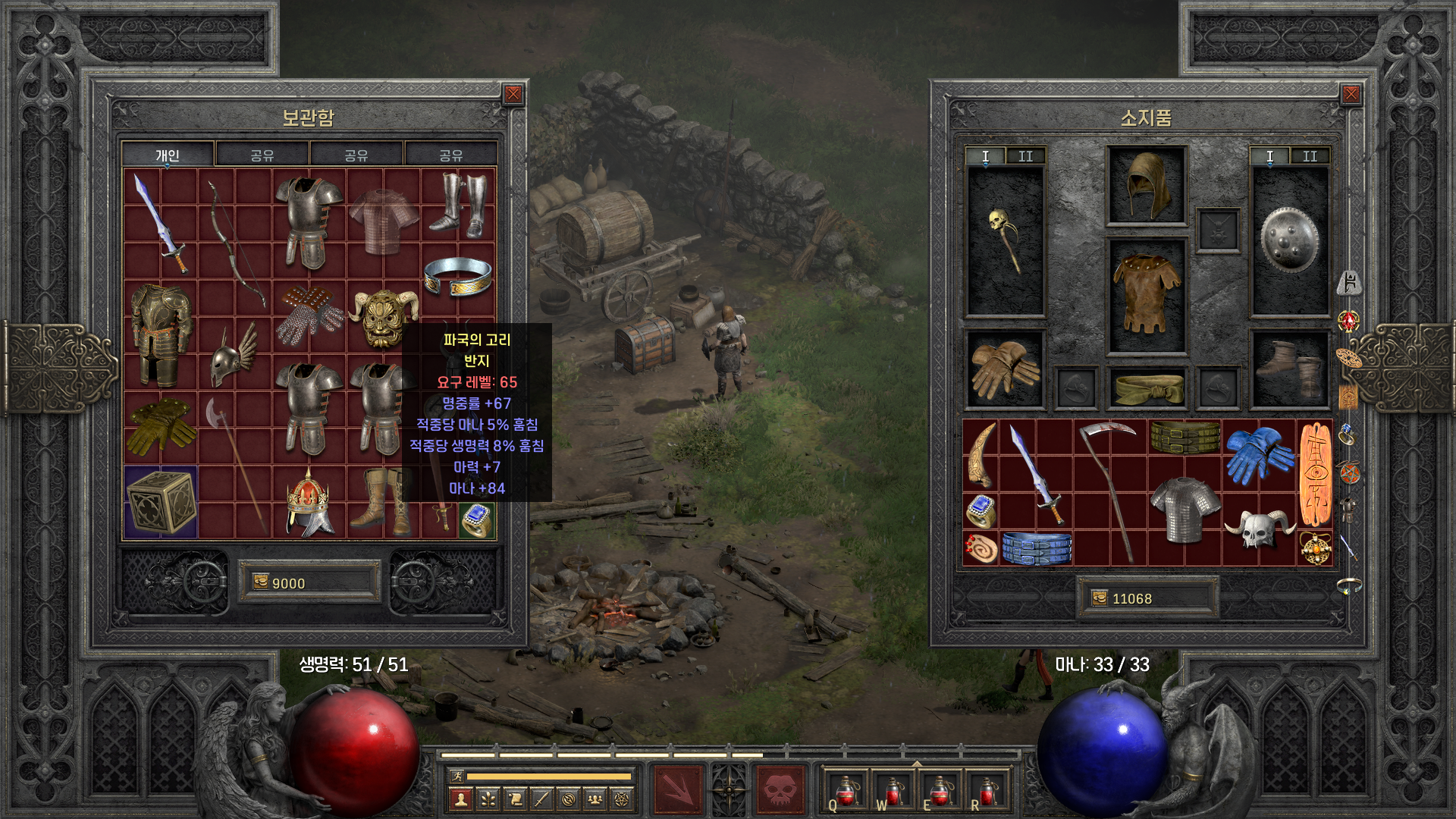Select the equipped skull wand

coord(1005,241)
